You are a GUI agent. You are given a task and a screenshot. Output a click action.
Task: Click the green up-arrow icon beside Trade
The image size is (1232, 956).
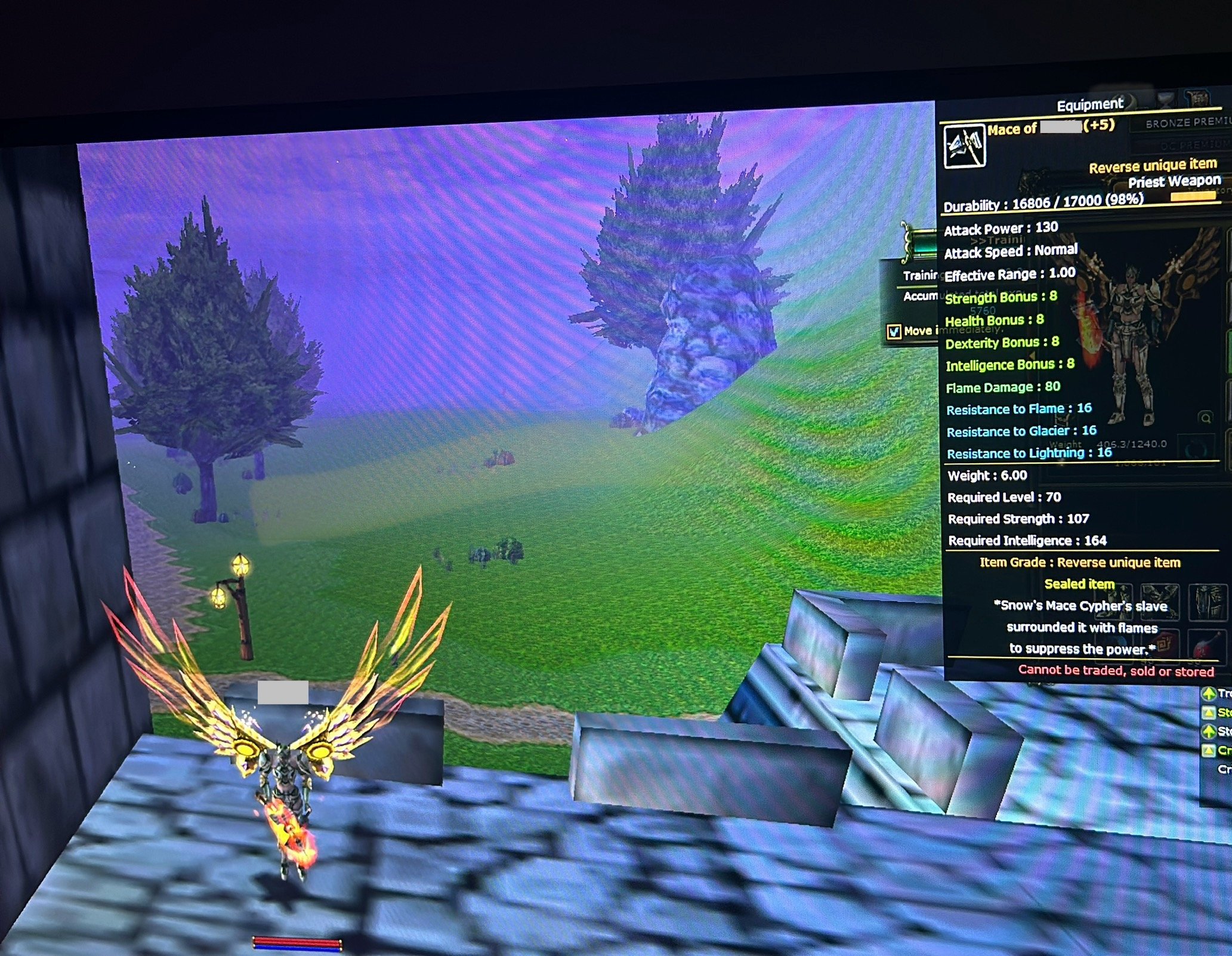coord(1209,693)
